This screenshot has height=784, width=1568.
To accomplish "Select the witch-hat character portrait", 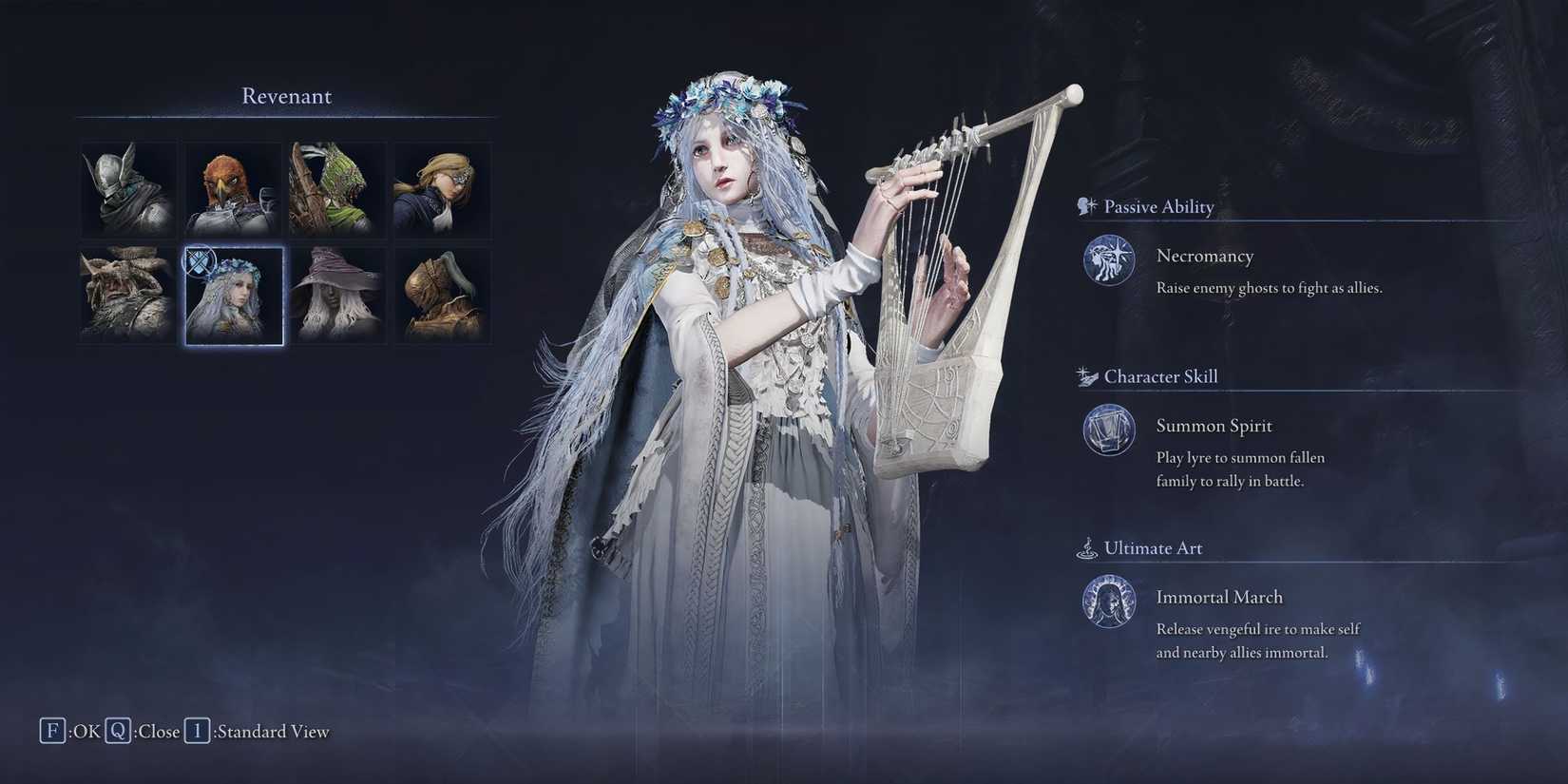I will click(x=337, y=295).
